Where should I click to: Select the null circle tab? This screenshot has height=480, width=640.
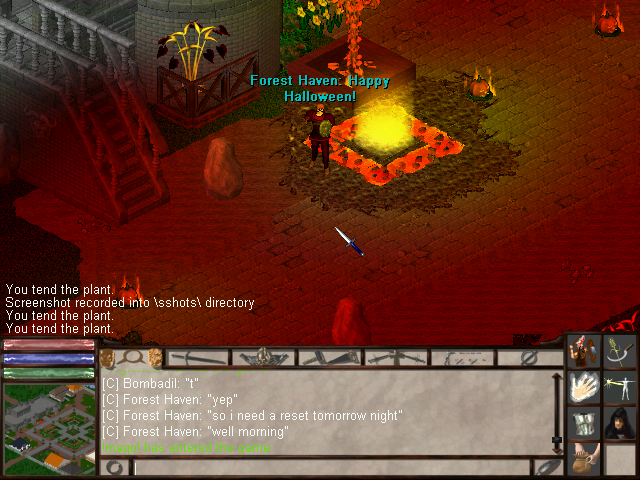[529, 357]
